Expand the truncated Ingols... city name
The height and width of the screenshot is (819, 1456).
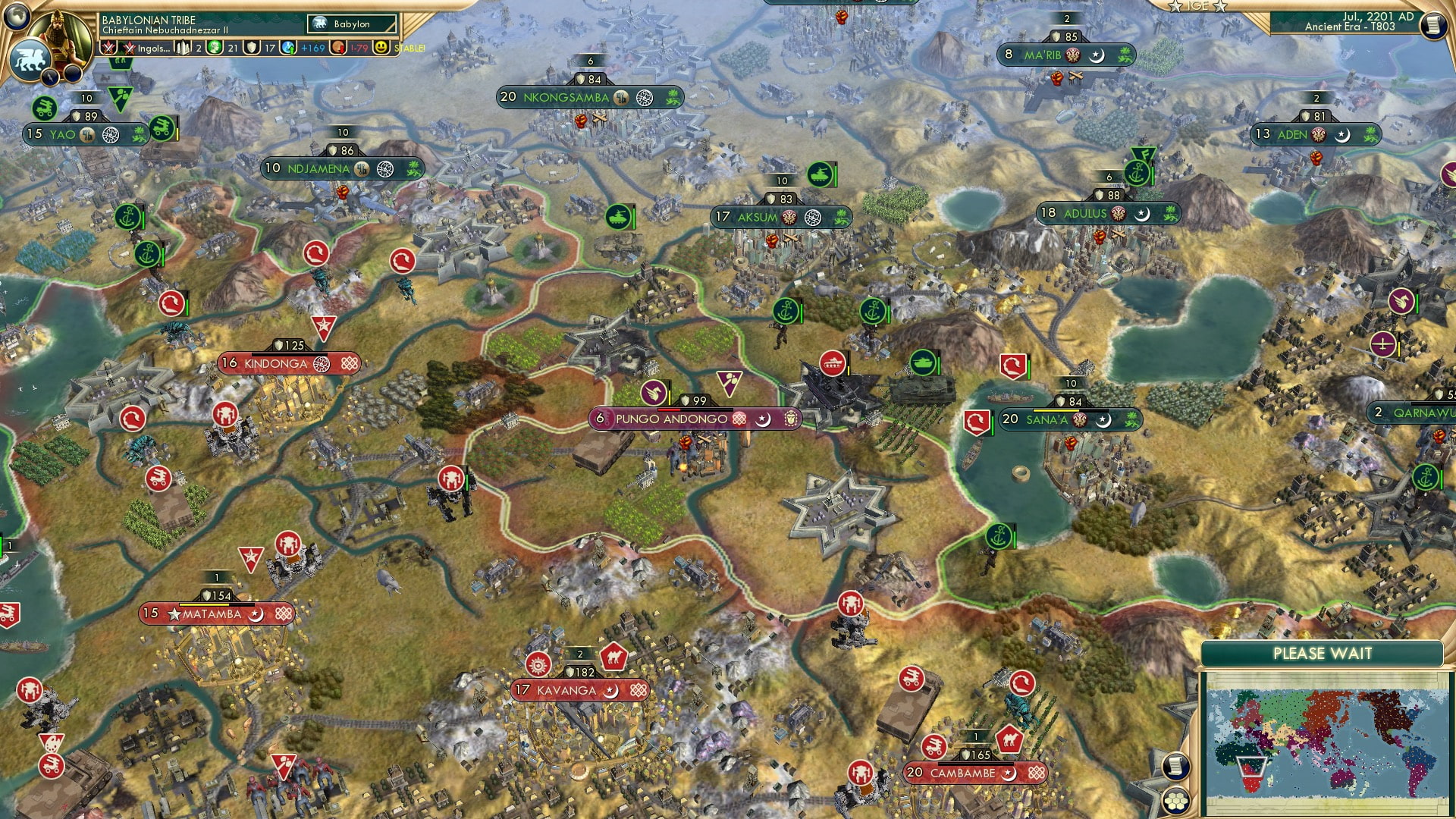tap(152, 49)
